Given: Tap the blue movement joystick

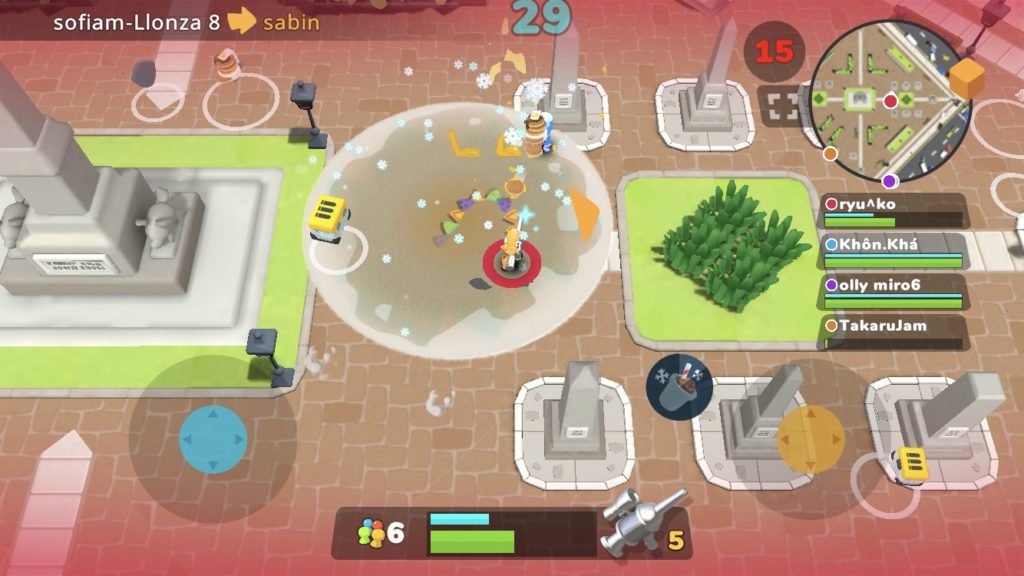Looking at the screenshot, I should click(x=213, y=439).
